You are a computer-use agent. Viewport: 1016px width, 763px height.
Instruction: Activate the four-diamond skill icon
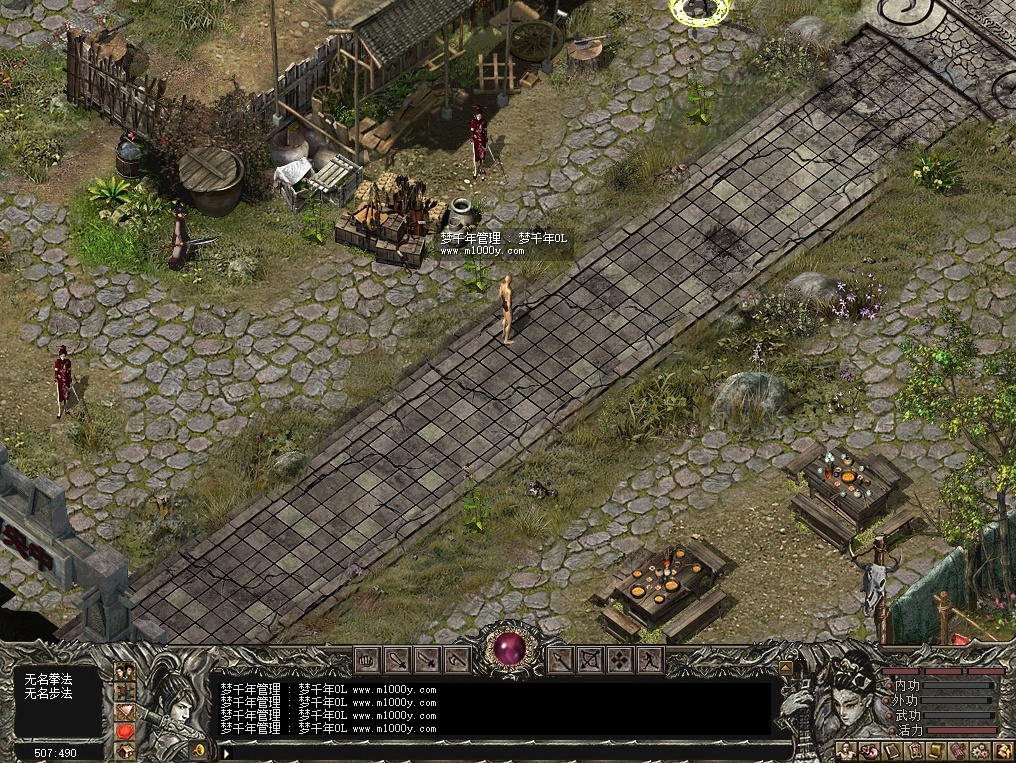click(x=621, y=660)
